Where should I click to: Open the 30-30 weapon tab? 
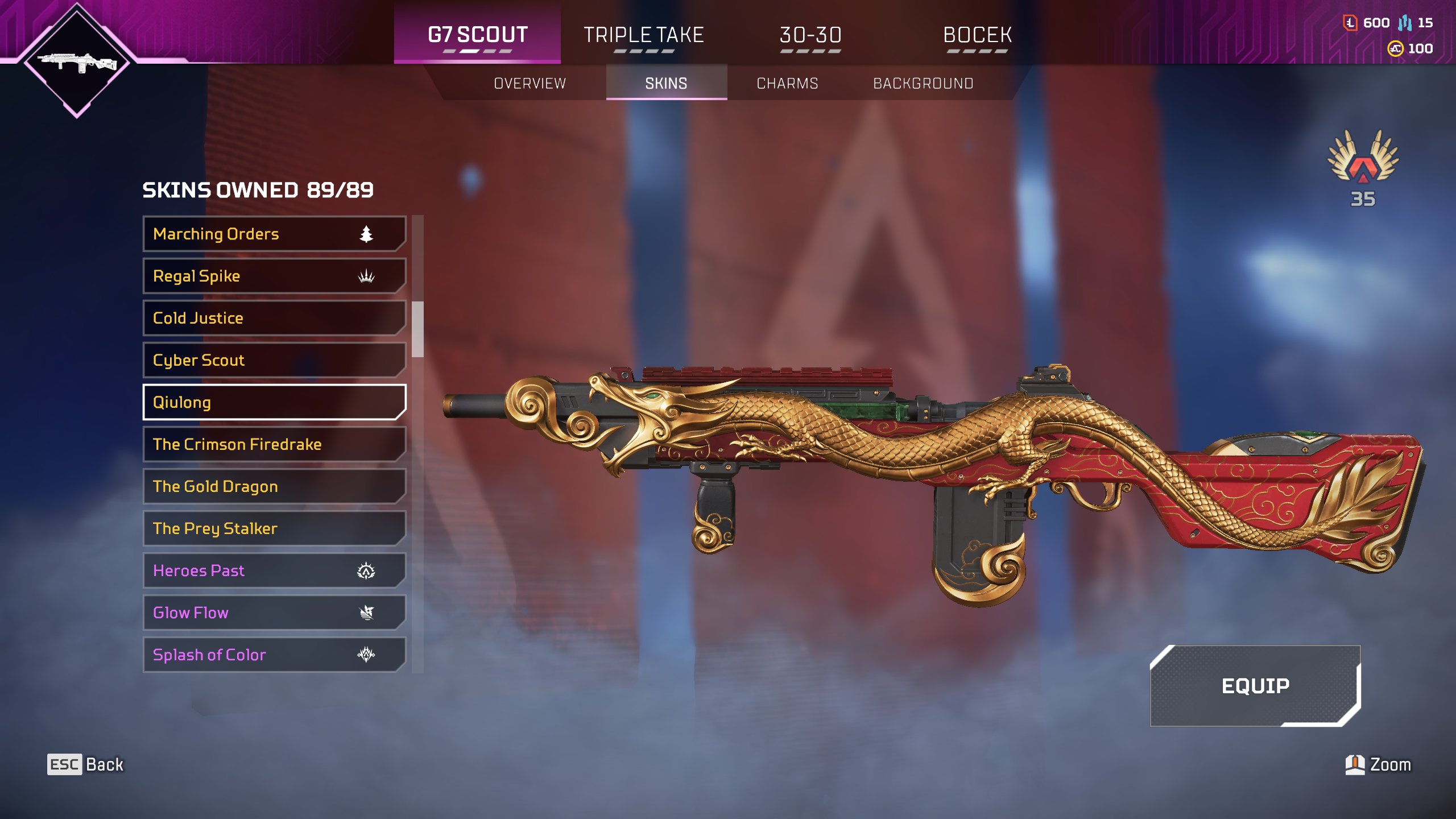[x=810, y=35]
